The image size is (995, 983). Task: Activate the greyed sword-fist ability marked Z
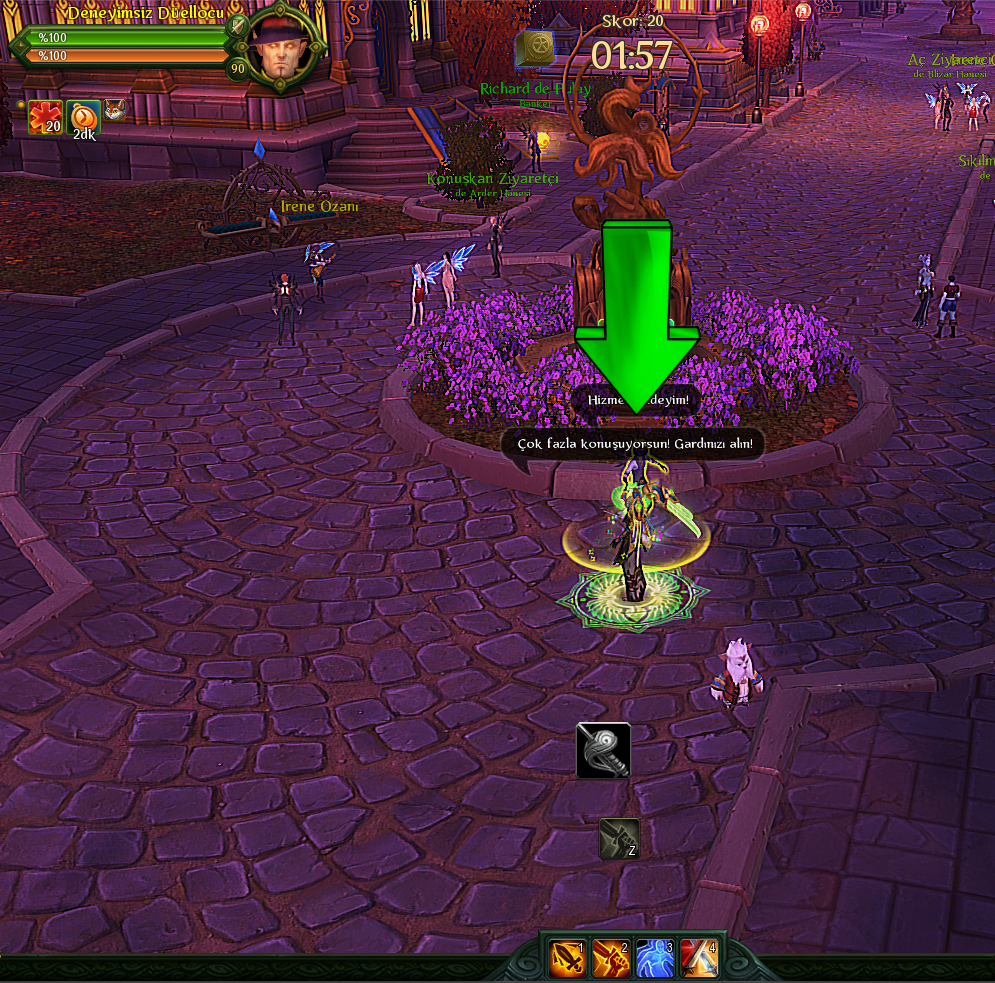coord(619,838)
